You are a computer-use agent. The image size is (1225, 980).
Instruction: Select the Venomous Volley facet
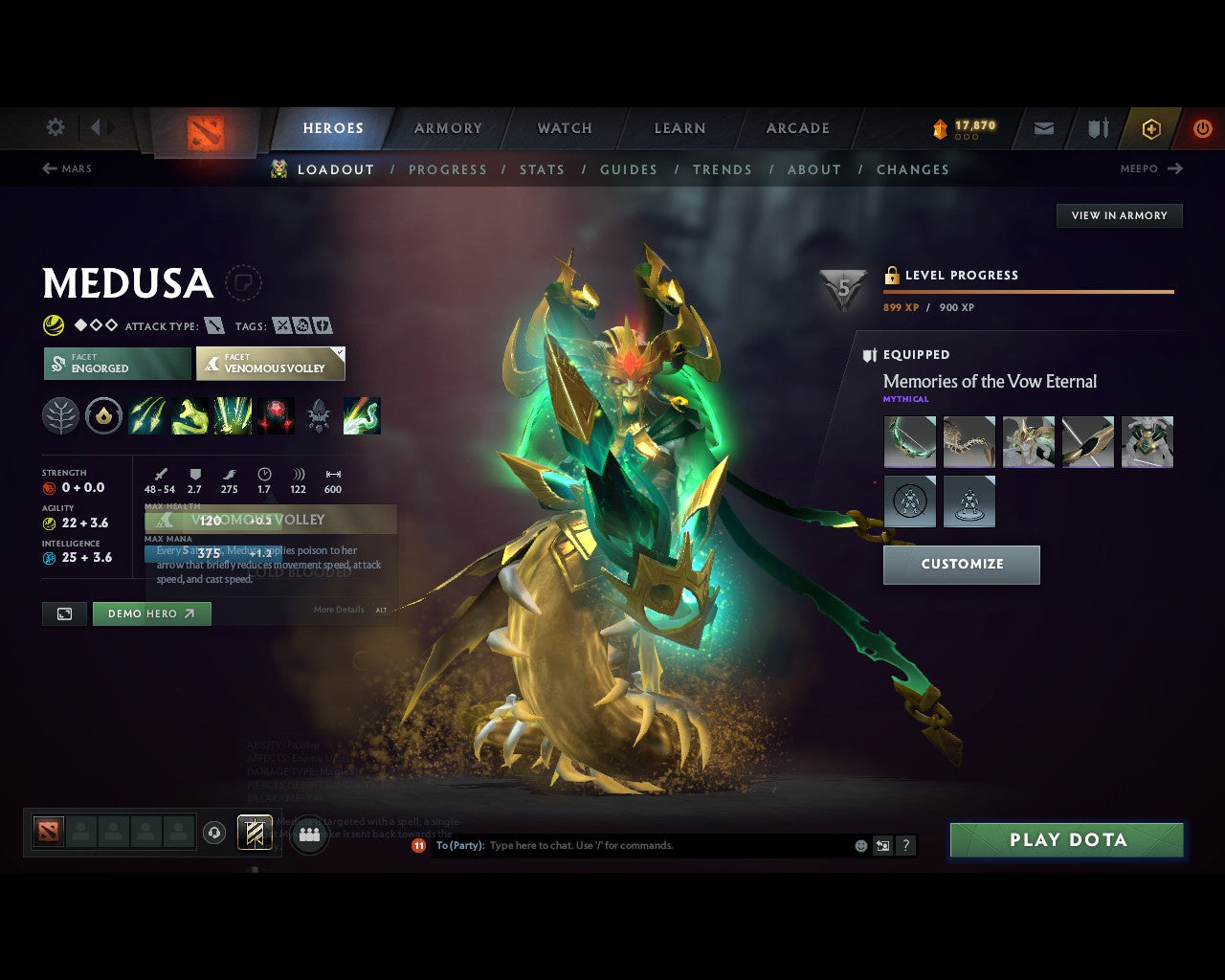click(x=271, y=364)
